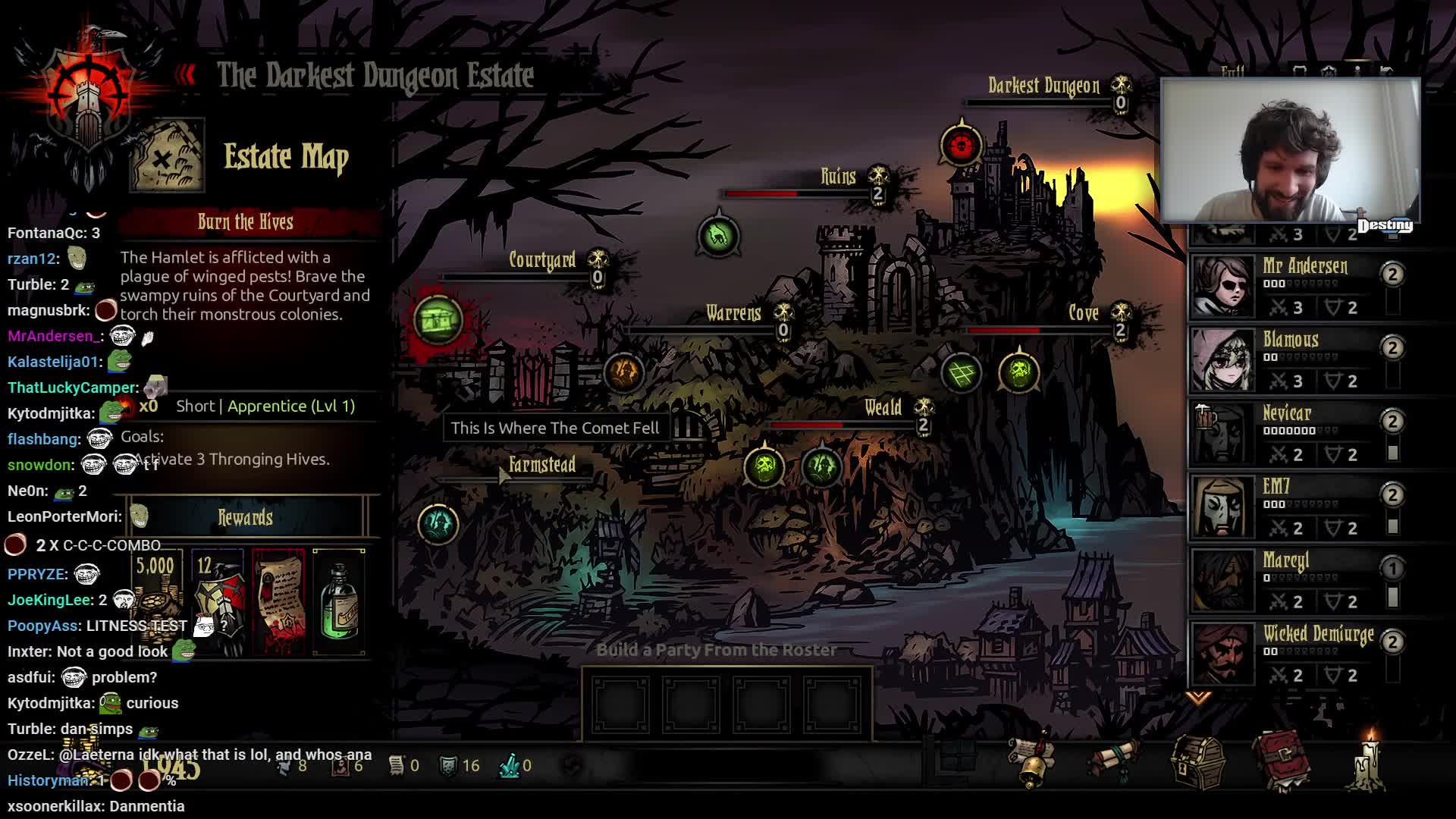Open the treasure chest inventory icon

[1197, 761]
